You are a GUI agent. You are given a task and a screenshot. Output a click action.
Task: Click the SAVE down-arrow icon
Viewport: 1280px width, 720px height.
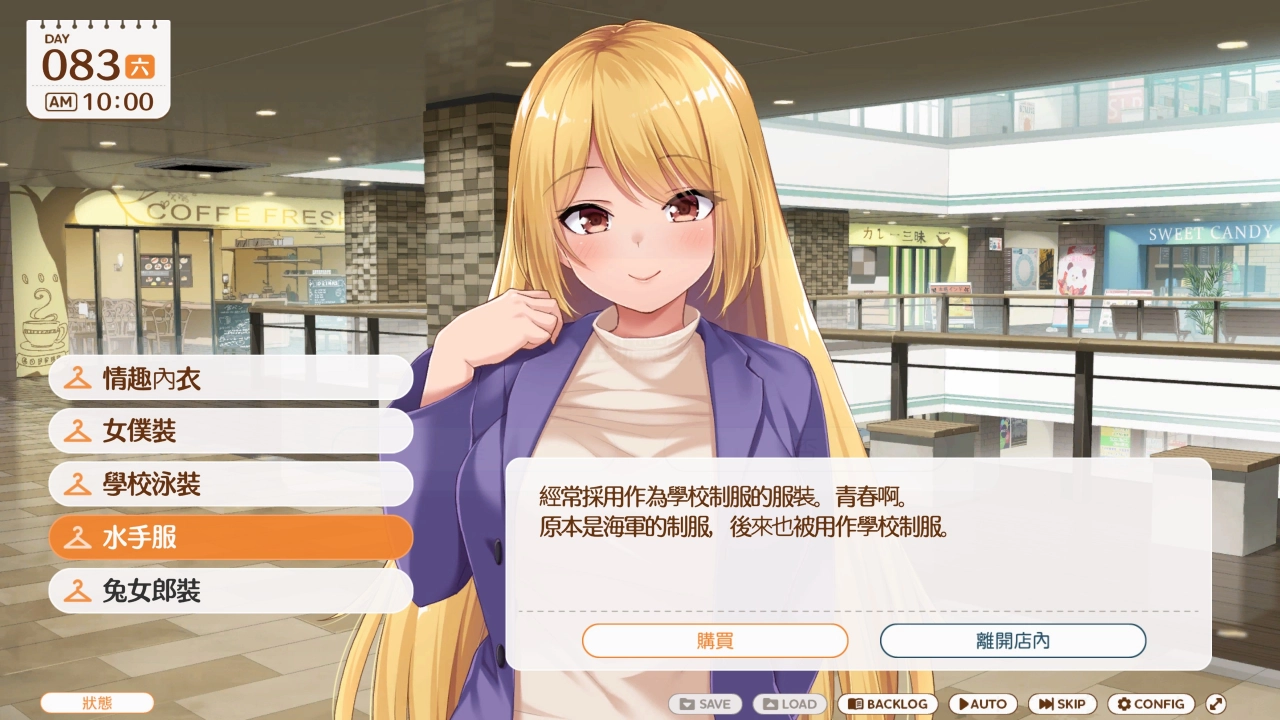pos(685,704)
